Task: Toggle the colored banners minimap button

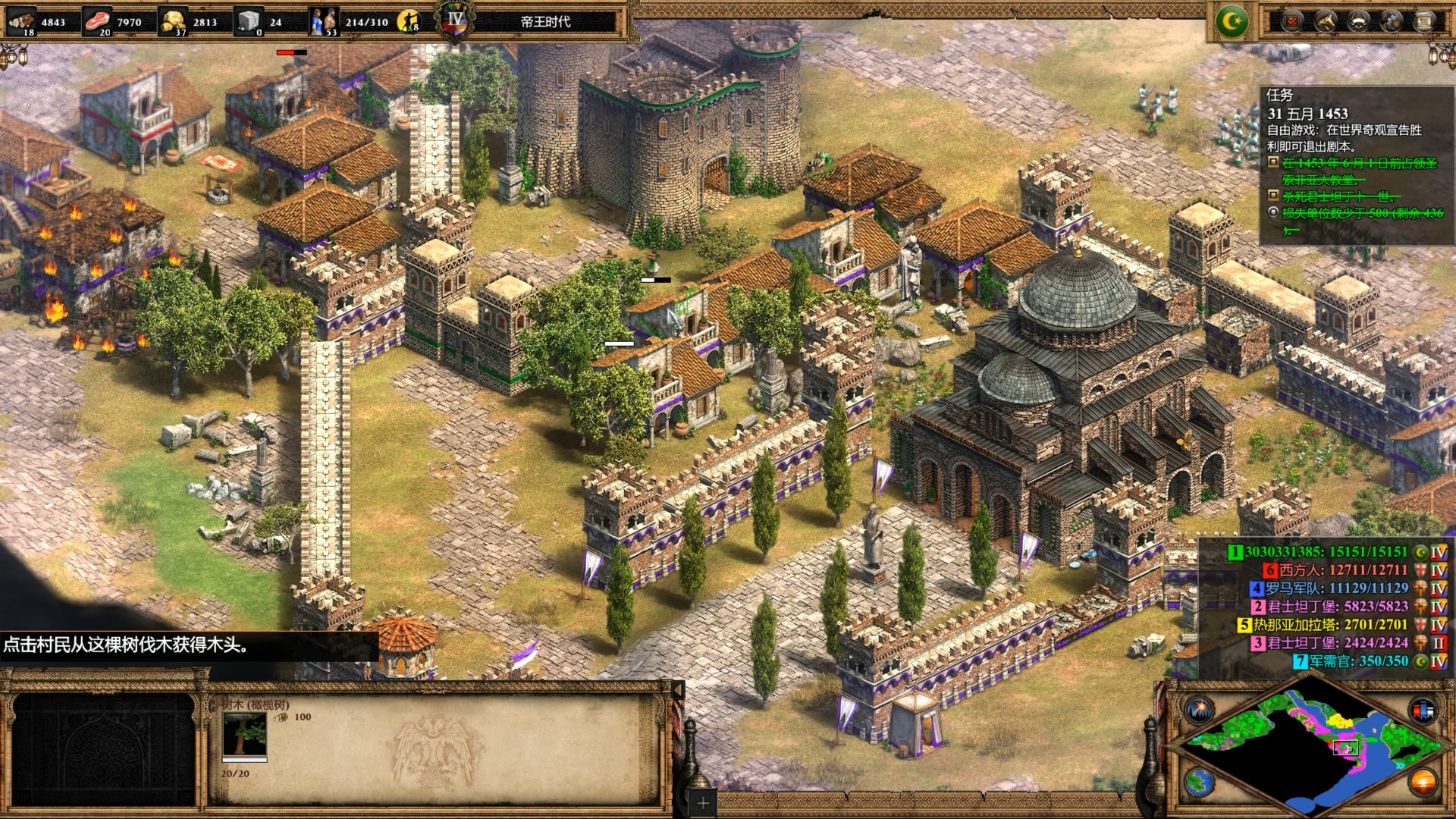Action: (x=1423, y=711)
